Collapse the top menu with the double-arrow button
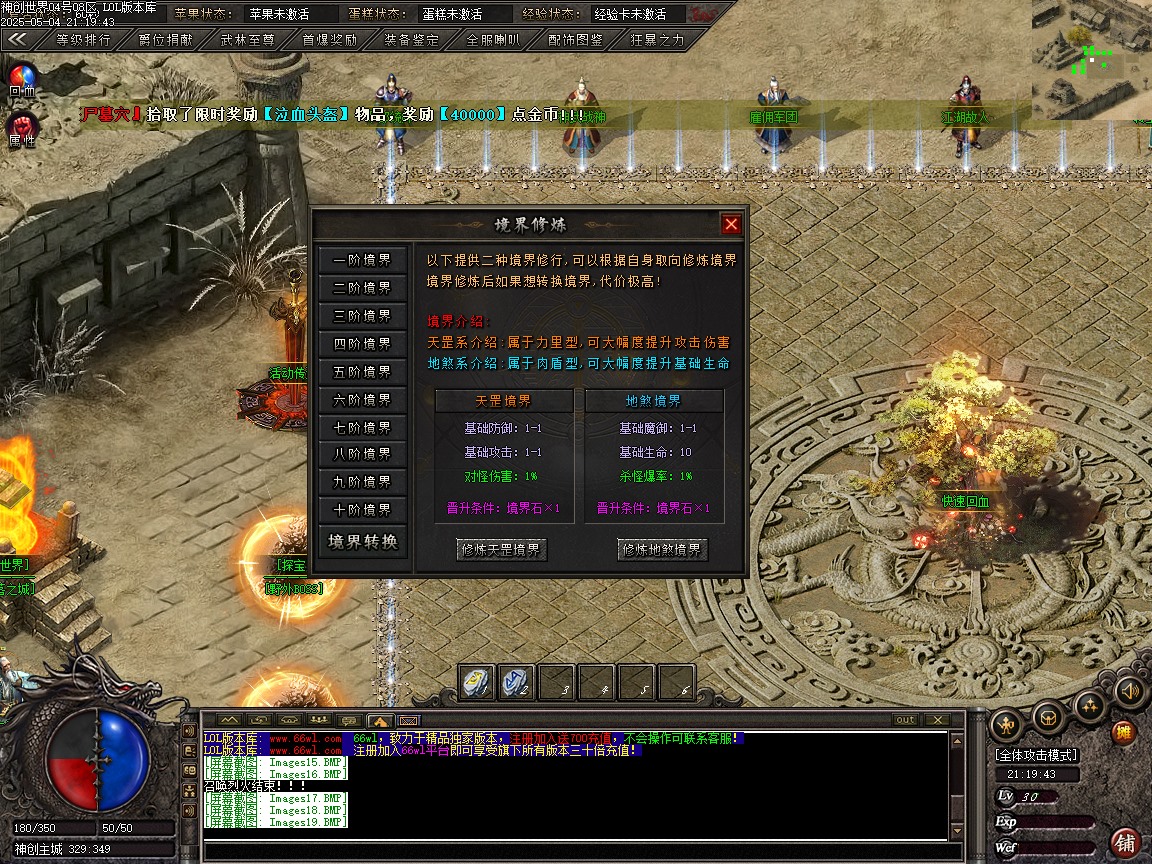 18,40
